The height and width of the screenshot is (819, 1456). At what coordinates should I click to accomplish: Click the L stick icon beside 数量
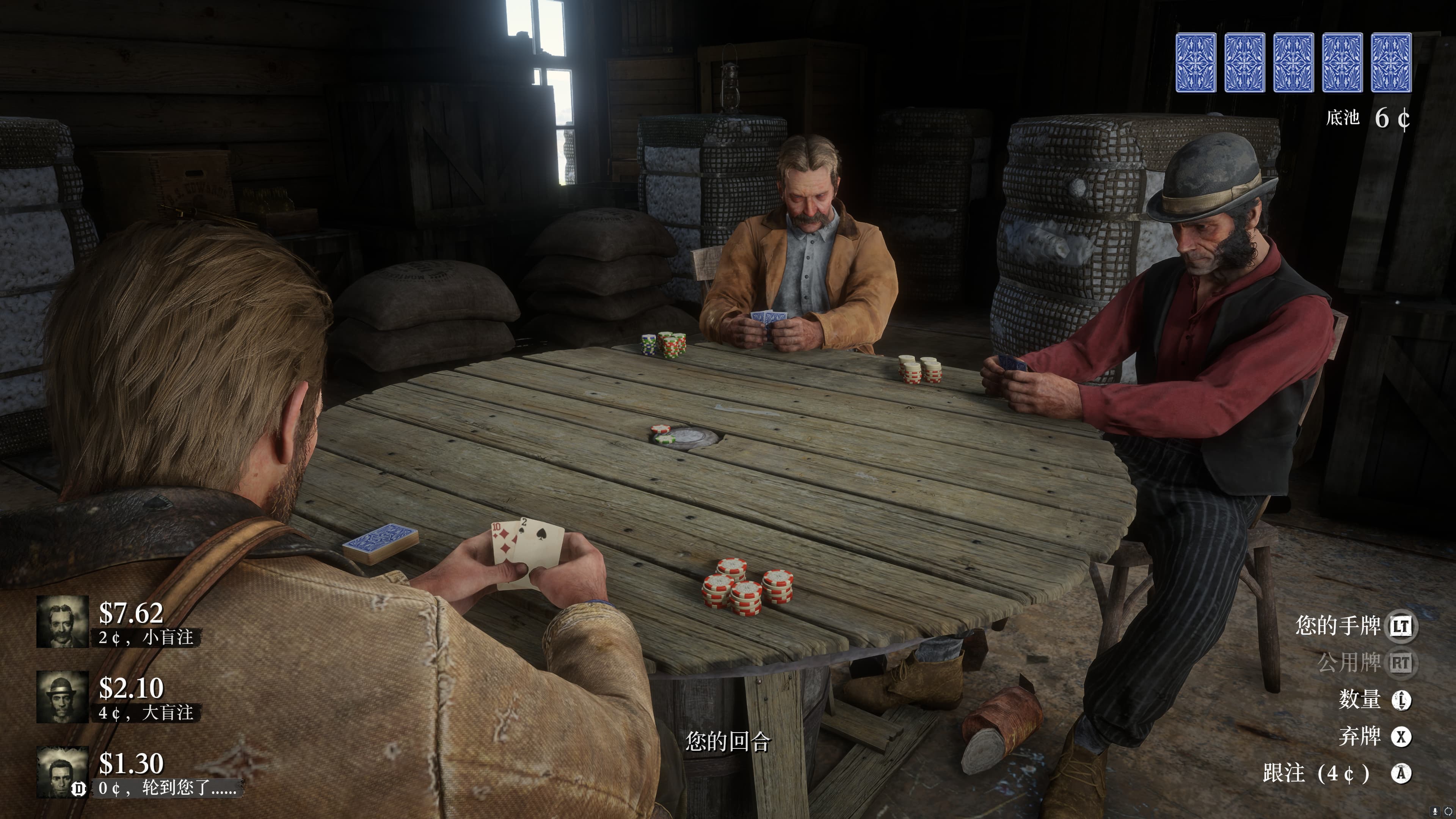[1402, 700]
